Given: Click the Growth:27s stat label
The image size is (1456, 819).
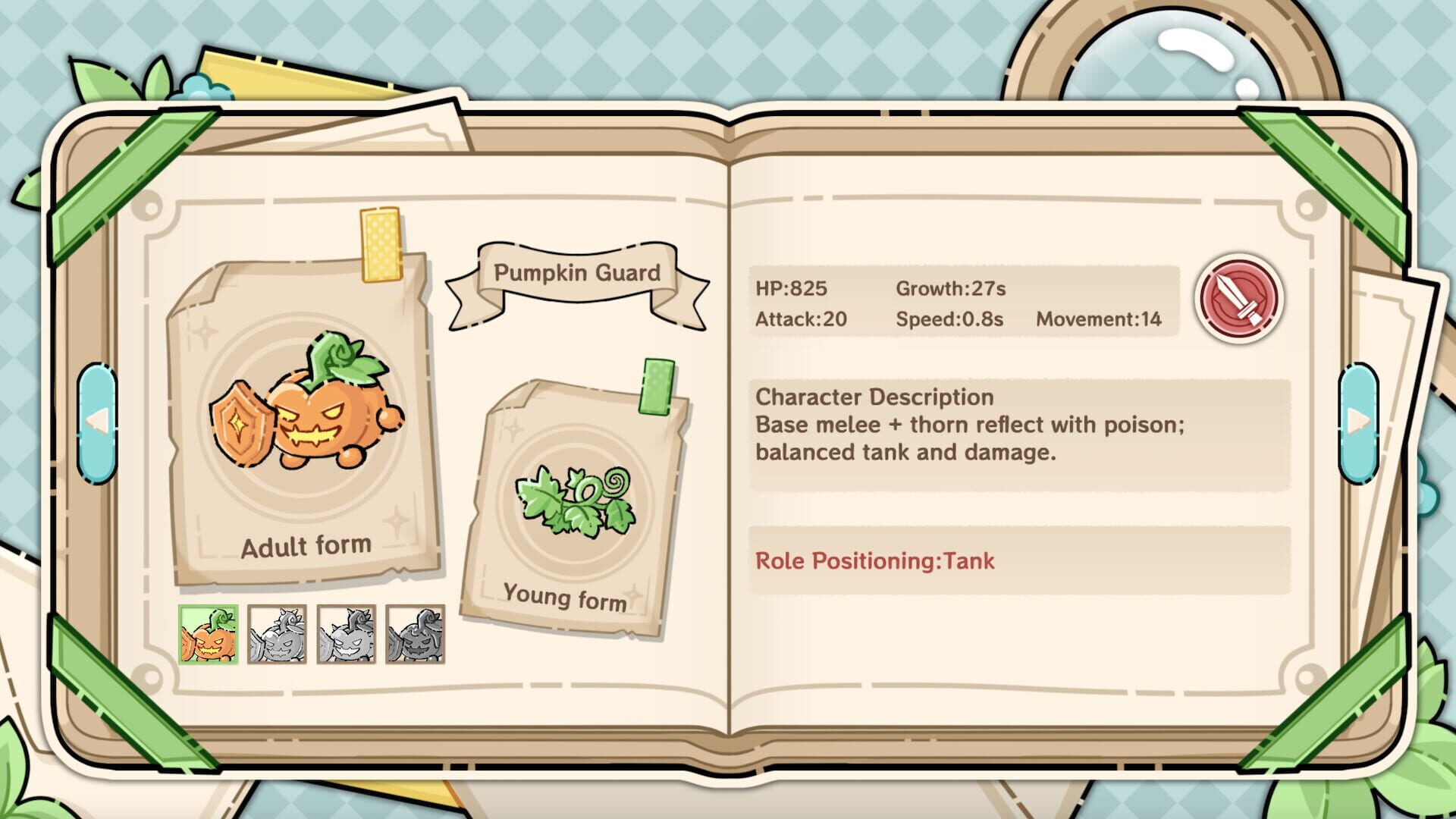Looking at the screenshot, I should click(x=950, y=288).
